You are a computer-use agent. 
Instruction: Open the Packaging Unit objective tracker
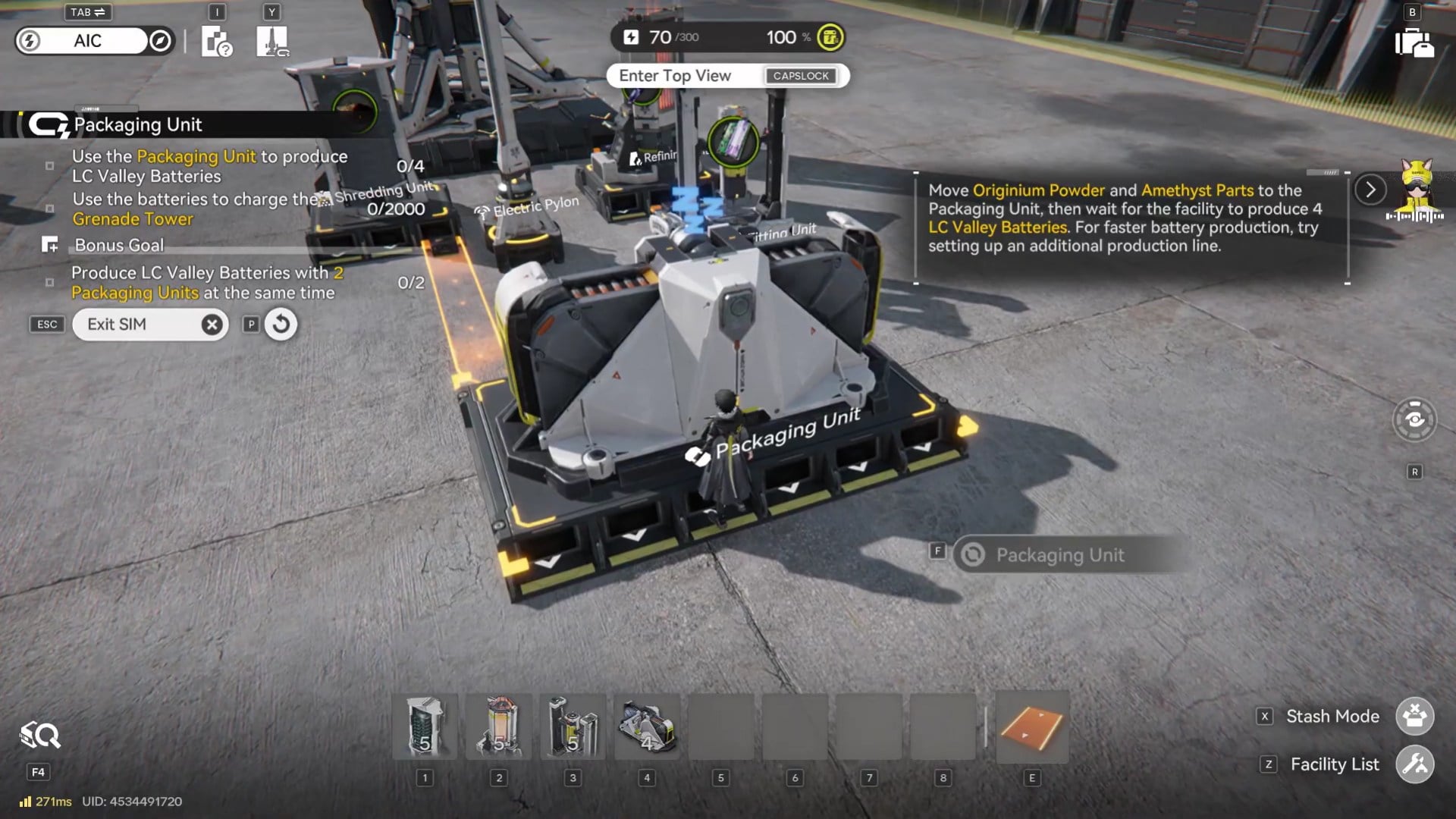point(136,124)
